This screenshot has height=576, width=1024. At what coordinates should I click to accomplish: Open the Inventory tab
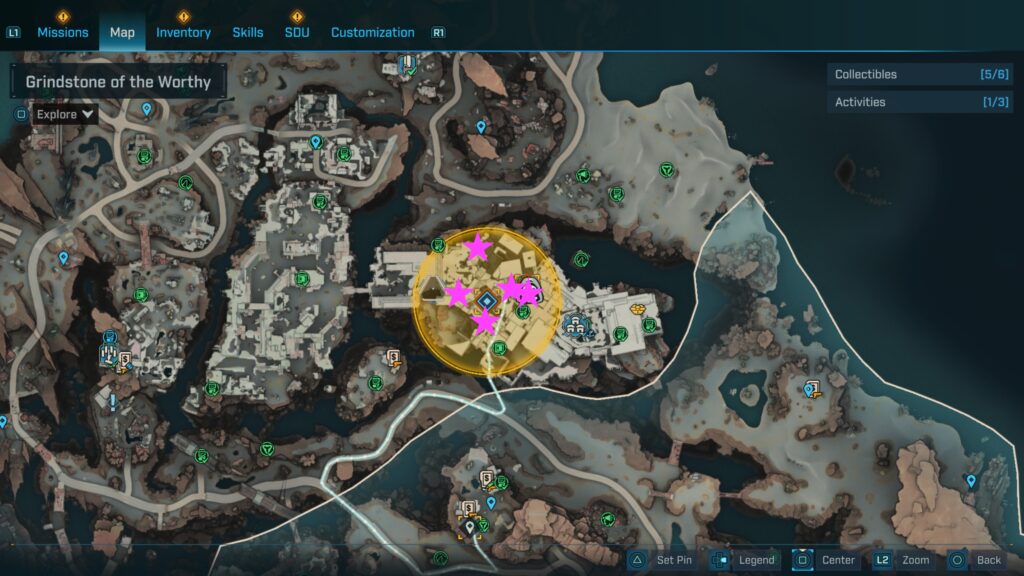point(183,32)
